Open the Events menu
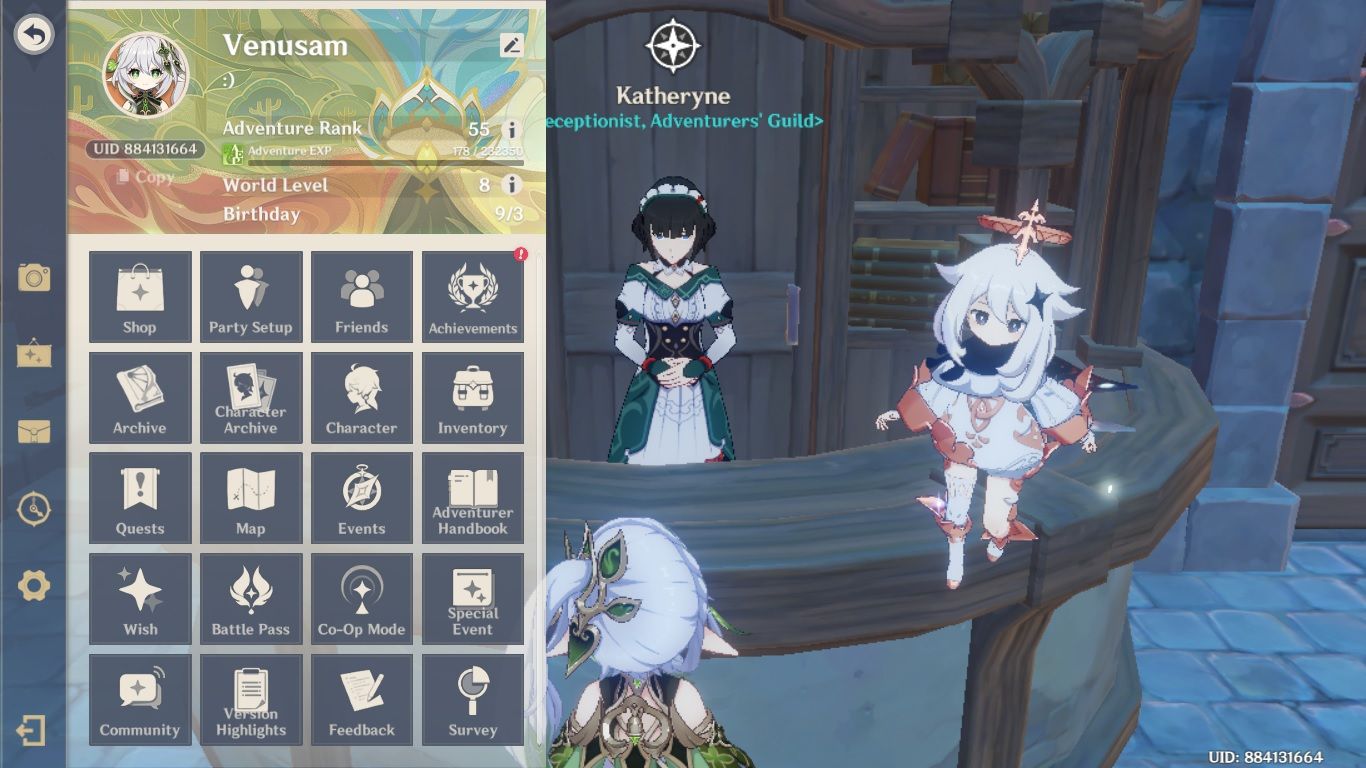 tap(362, 498)
